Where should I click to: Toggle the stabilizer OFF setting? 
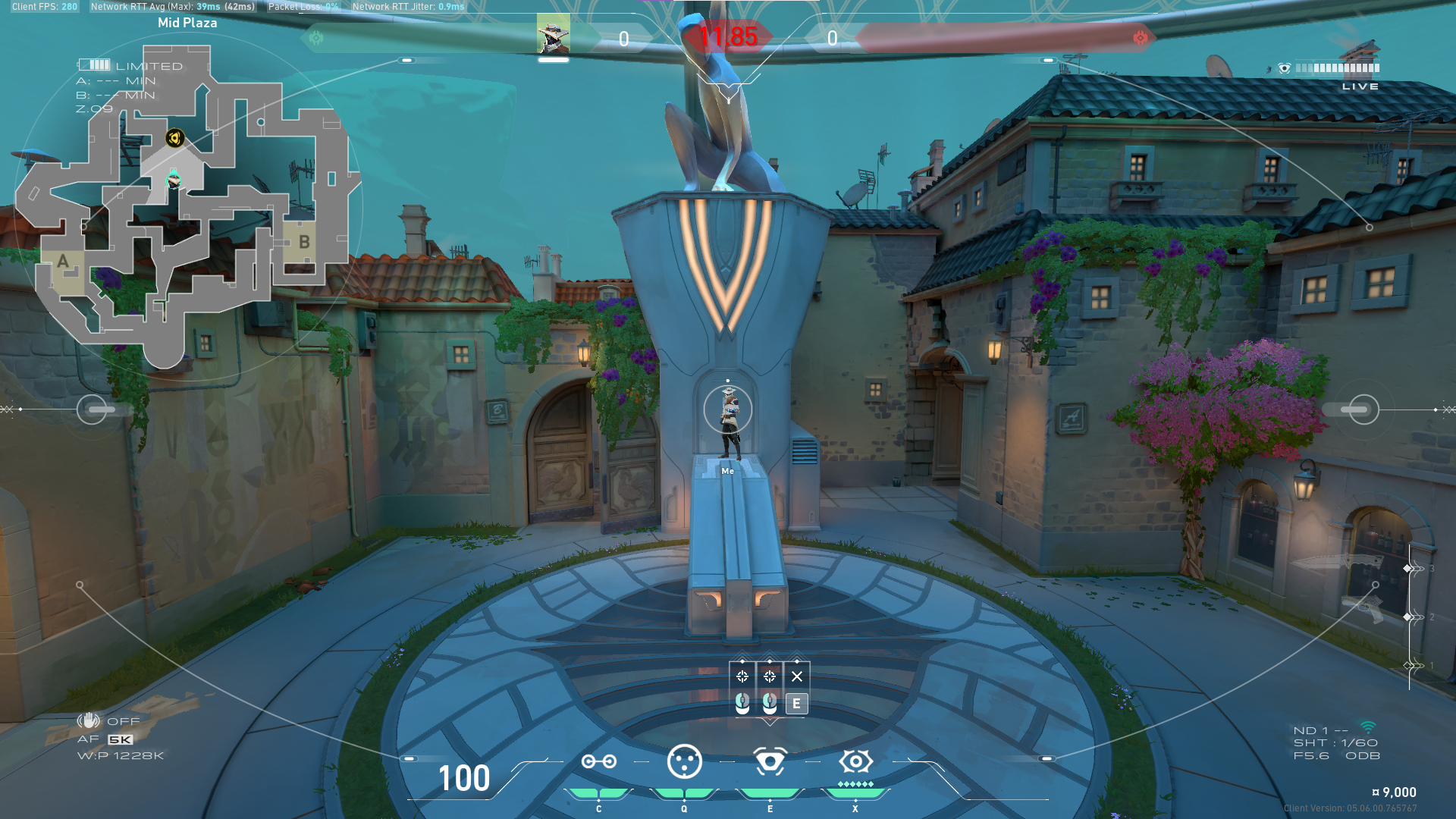click(122, 721)
